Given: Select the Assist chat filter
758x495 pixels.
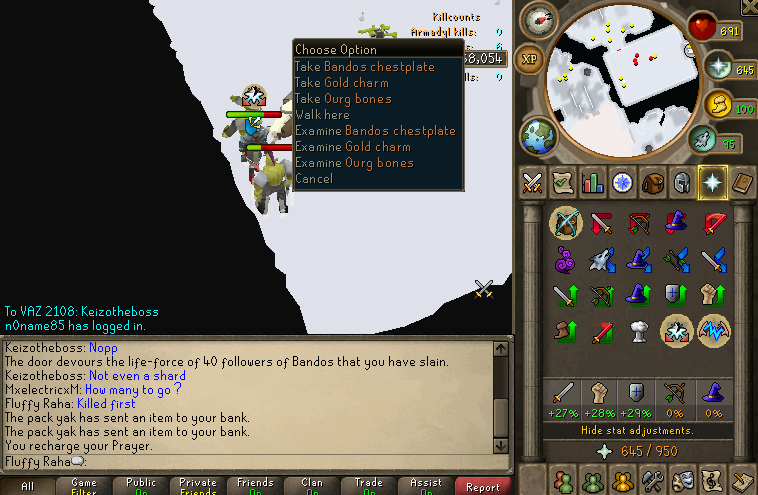Looking at the screenshot, I should click(426, 486).
